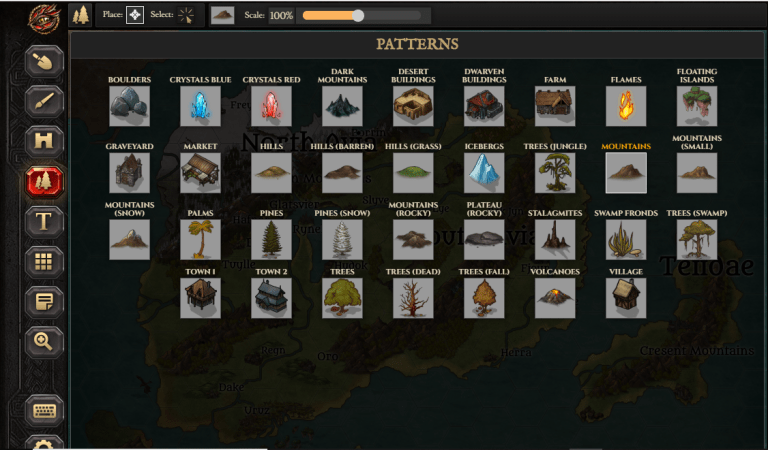Open the grid tool in the sidebar
Screen dimensions: 768x450
pyautogui.click(x=44, y=261)
